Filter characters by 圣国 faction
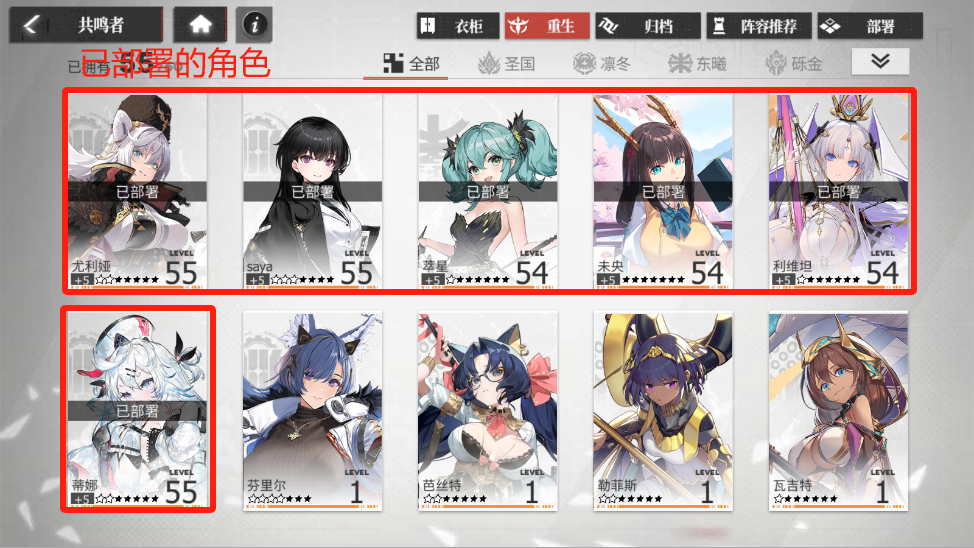Viewport: 974px width, 548px height. 507,64
